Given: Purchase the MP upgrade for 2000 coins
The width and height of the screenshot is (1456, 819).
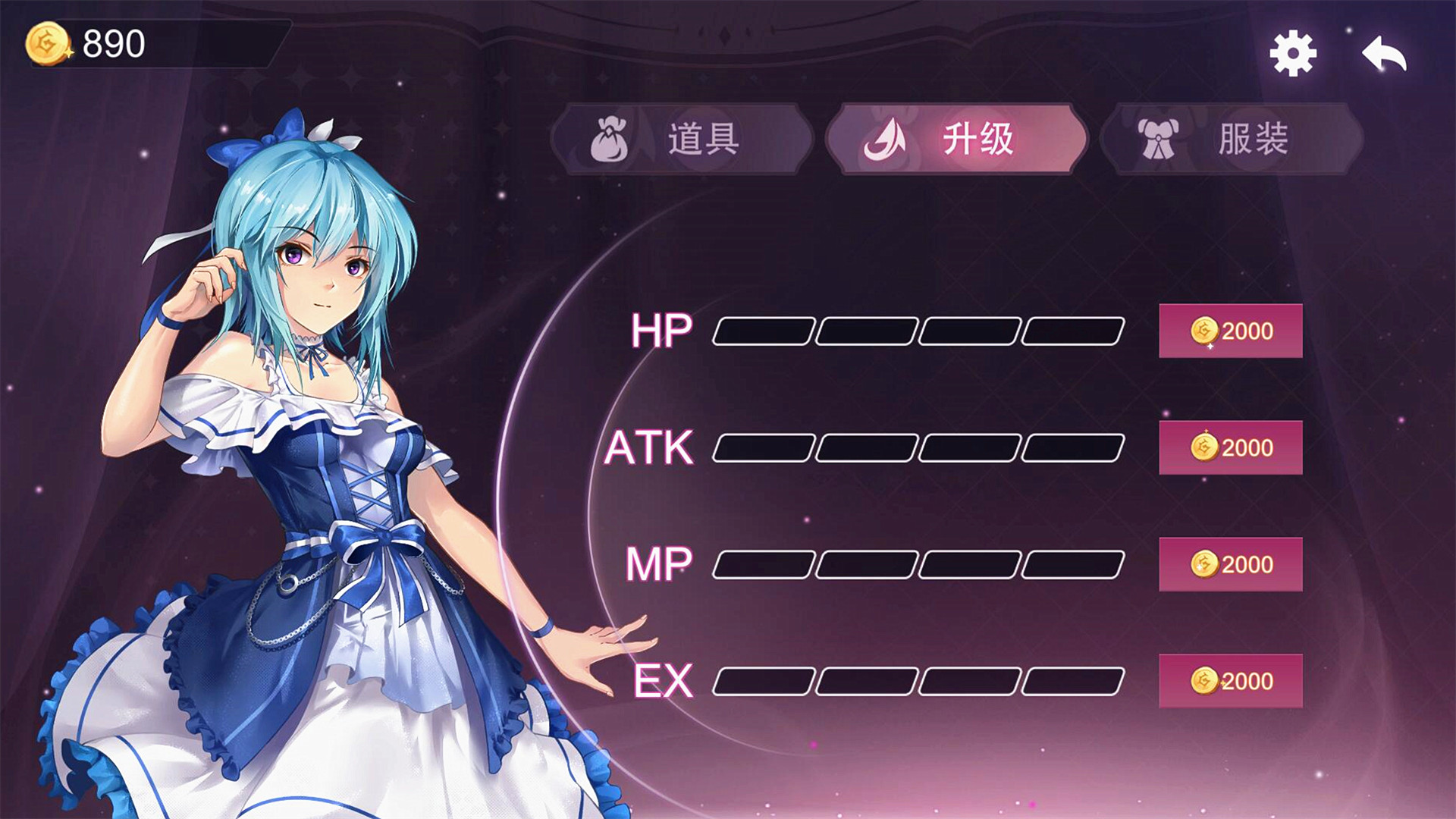Looking at the screenshot, I should (1230, 563).
